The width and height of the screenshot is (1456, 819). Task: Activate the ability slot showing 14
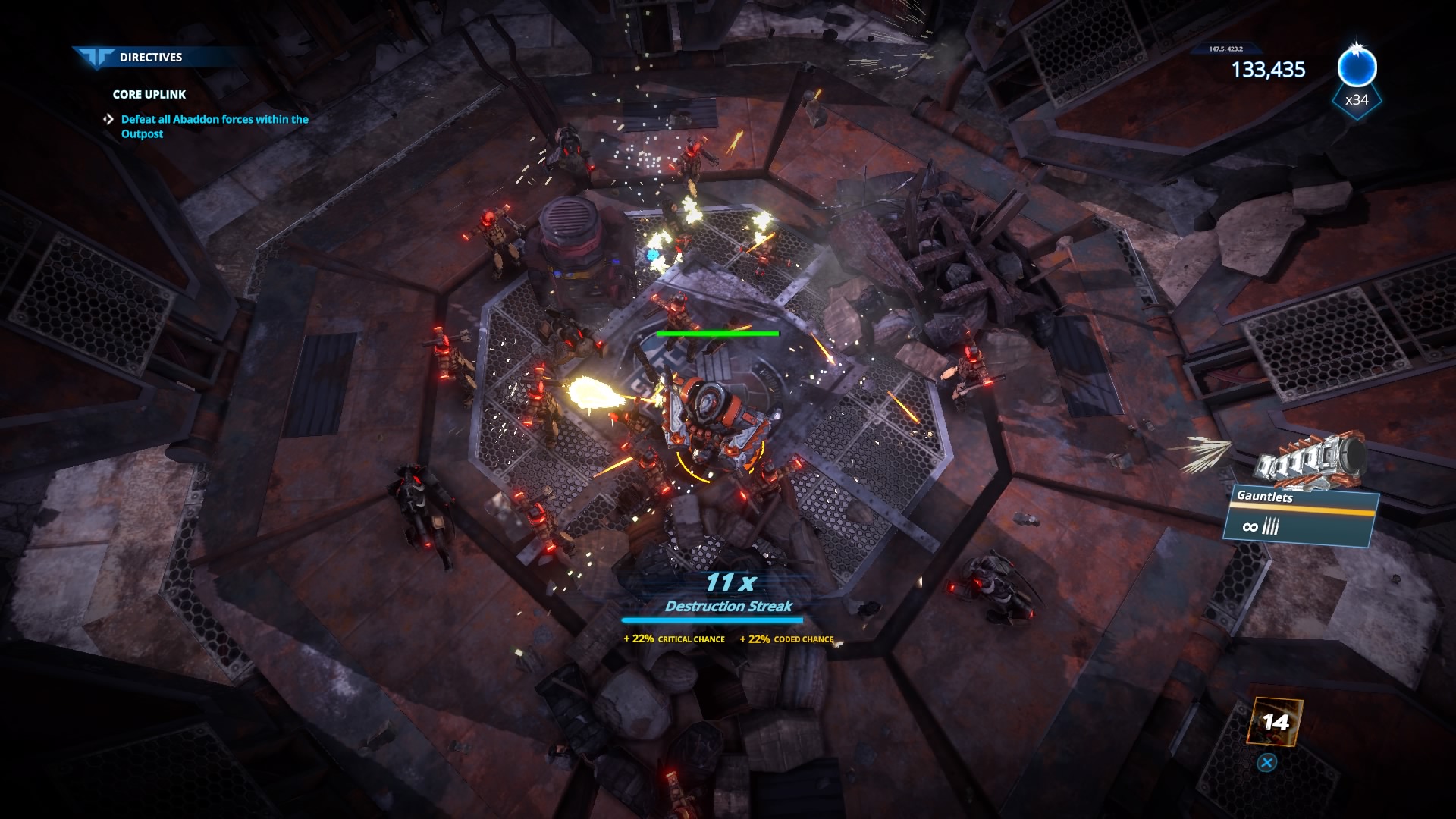click(1275, 722)
